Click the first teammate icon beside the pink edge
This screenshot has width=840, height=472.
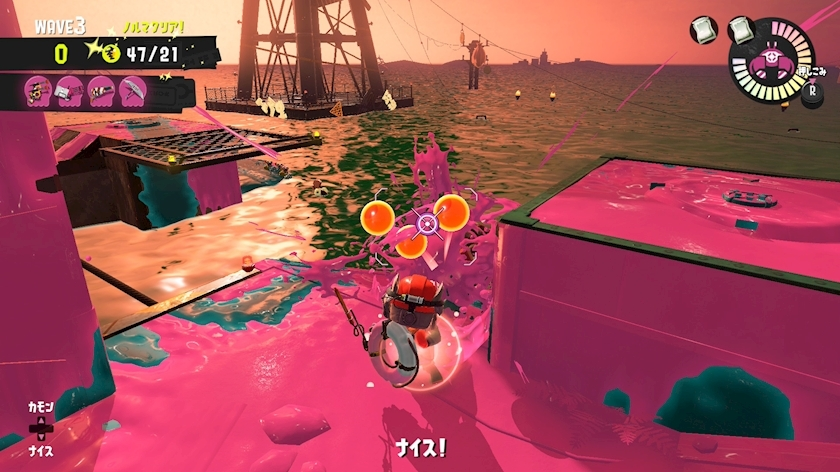39,92
